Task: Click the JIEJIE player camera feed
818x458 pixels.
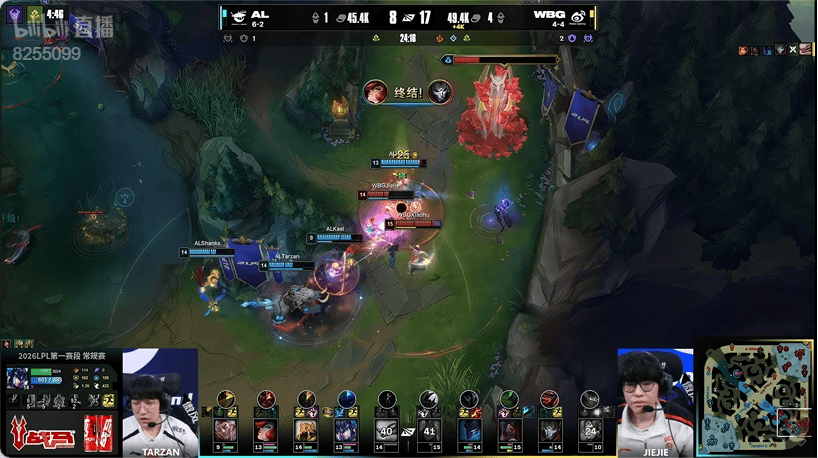Action: point(655,397)
